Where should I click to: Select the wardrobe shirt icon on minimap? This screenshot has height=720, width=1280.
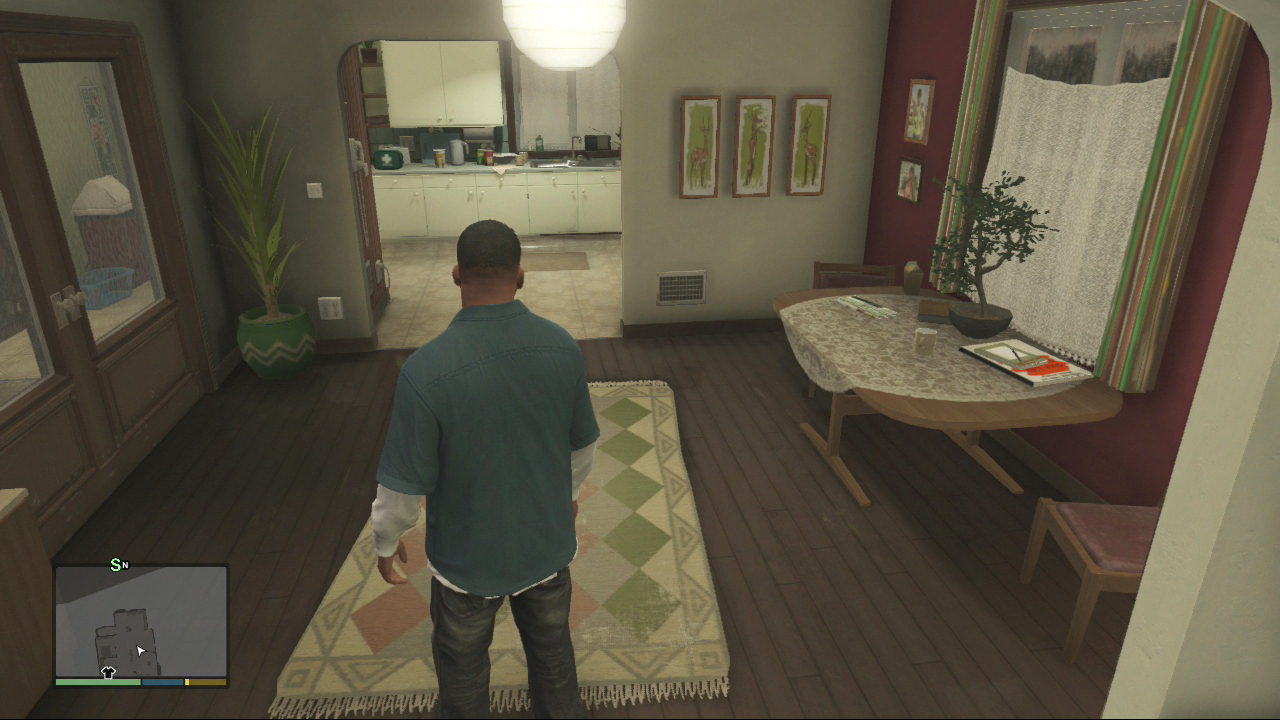108,672
